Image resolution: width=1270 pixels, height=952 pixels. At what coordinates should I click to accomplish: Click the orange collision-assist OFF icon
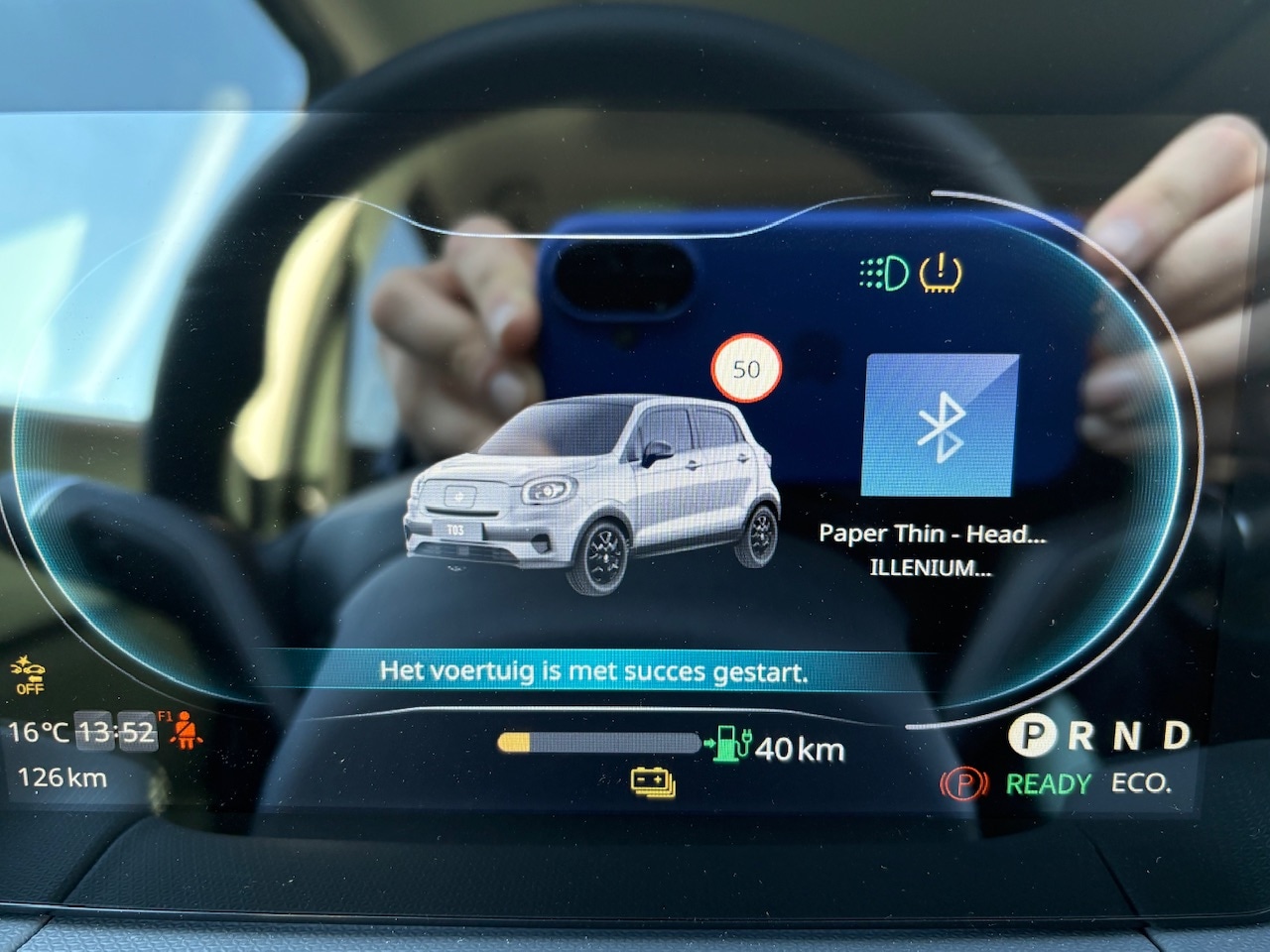point(29,674)
